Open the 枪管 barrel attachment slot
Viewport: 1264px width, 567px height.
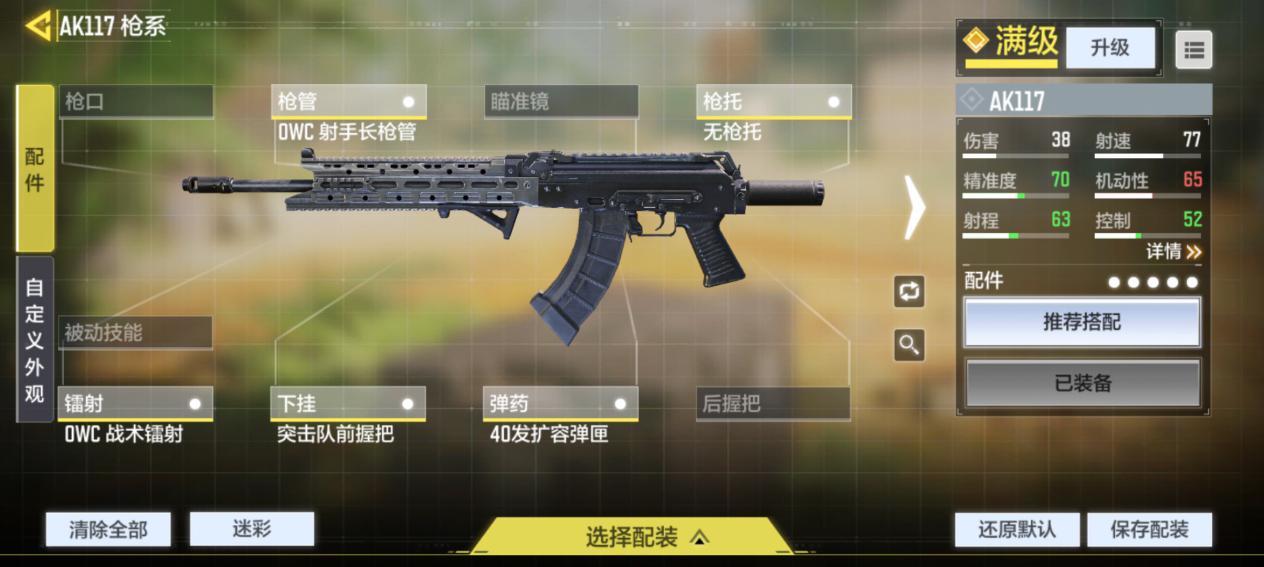[348, 101]
